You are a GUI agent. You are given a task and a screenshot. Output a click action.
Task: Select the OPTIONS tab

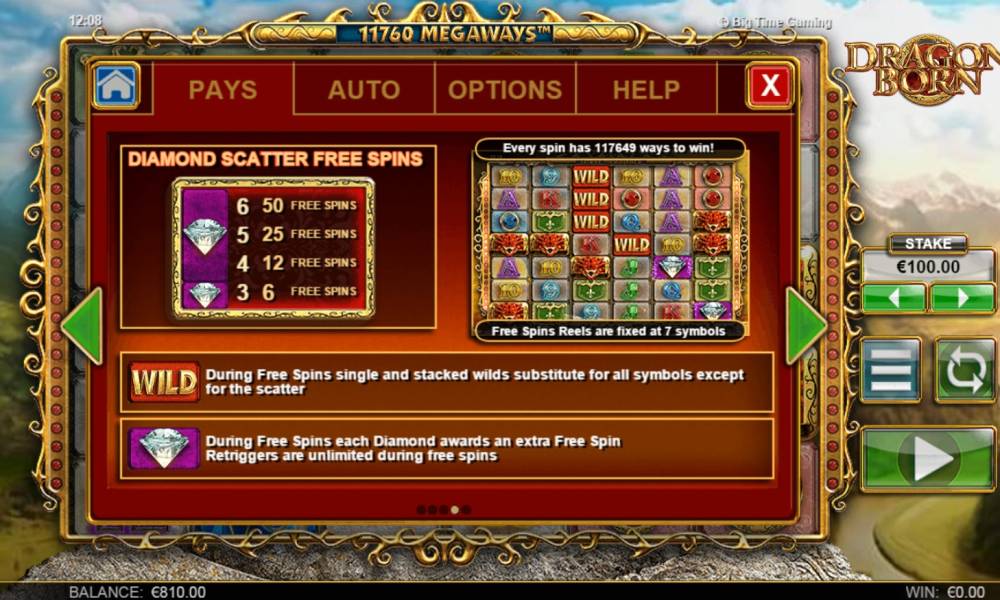click(505, 89)
